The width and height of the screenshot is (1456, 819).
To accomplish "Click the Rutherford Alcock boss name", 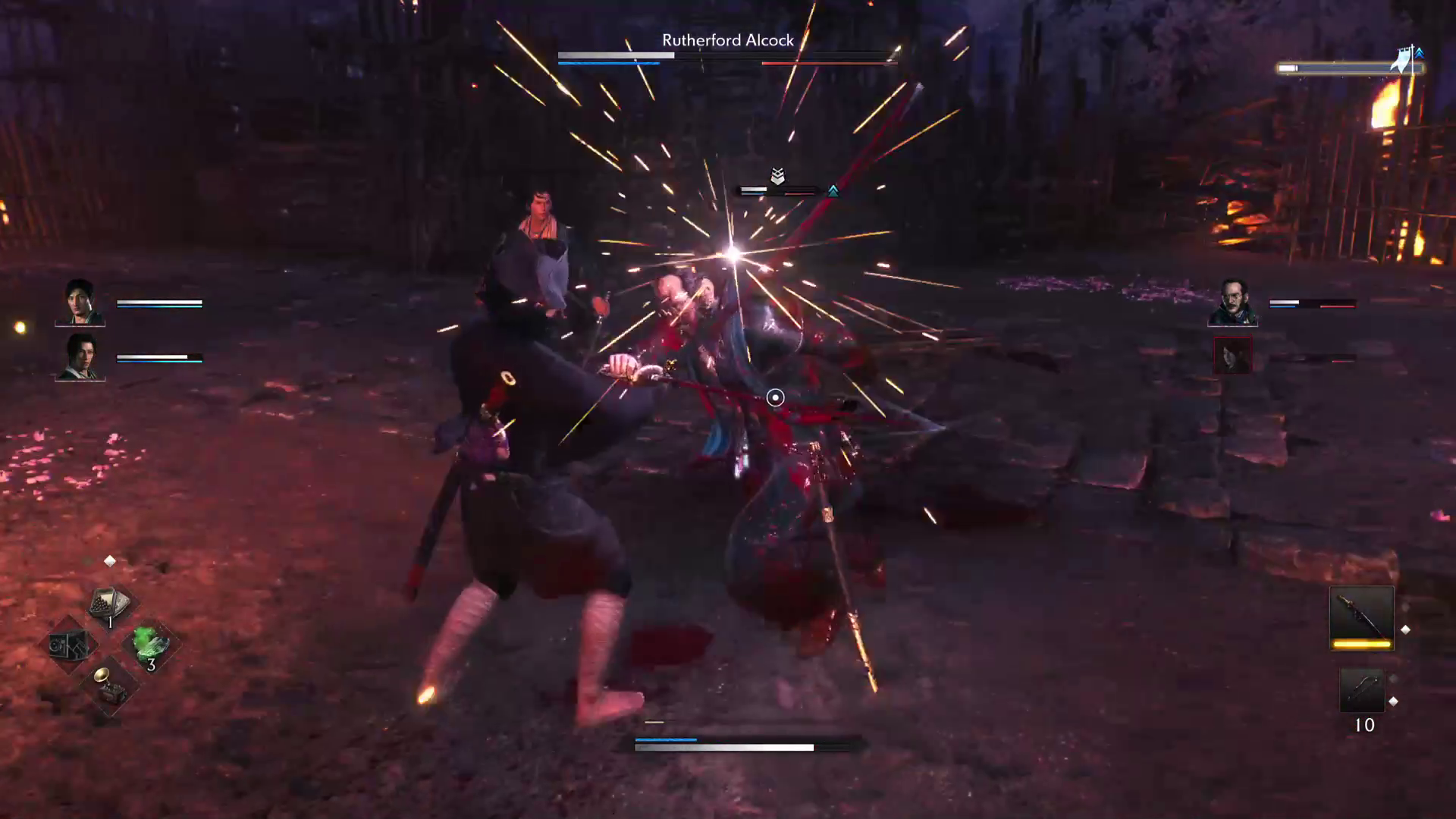I will [728, 40].
